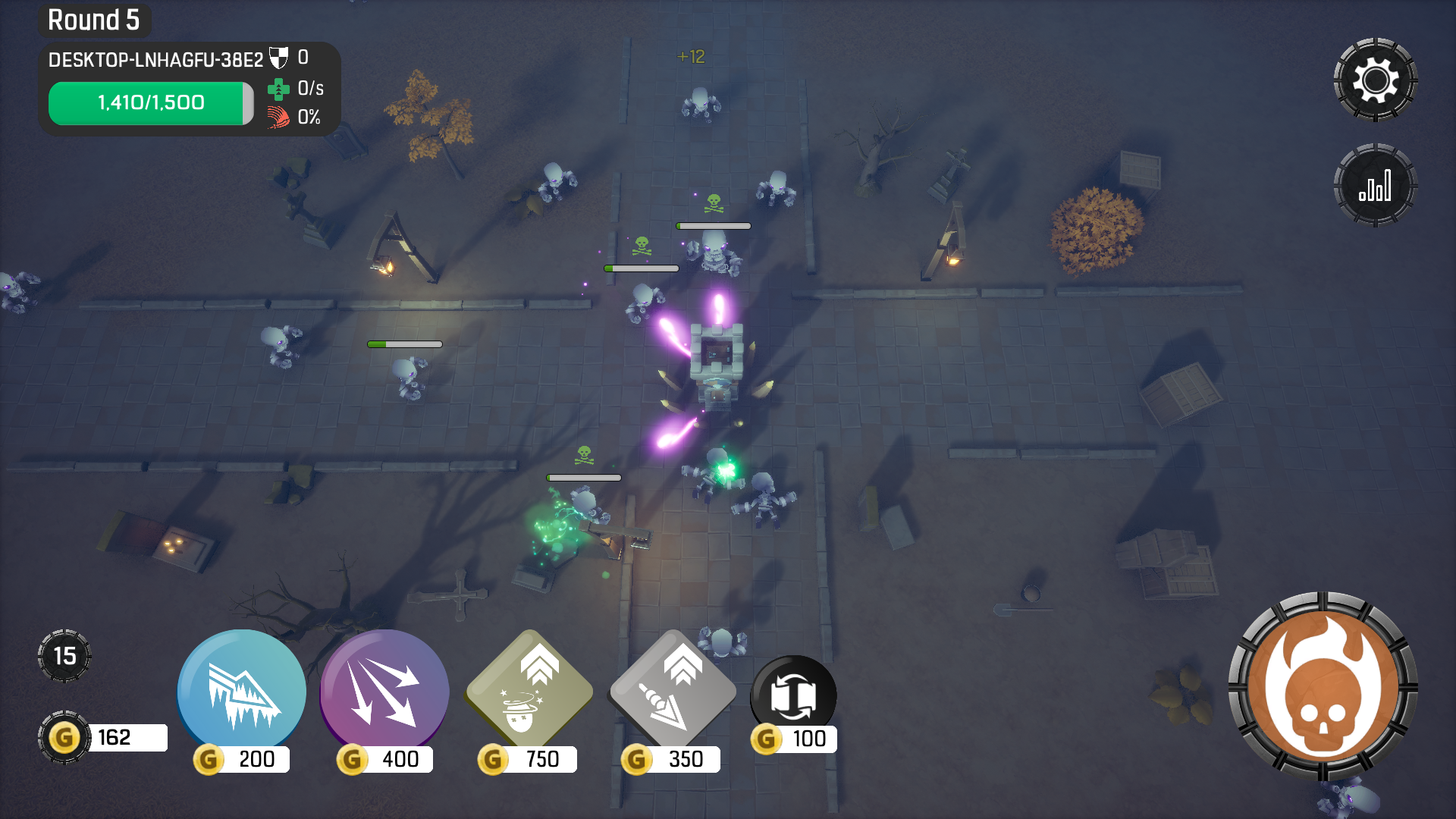This screenshot has height=819, width=1456.
Task: Show the bar chart statistics panel
Action: coord(1375,186)
